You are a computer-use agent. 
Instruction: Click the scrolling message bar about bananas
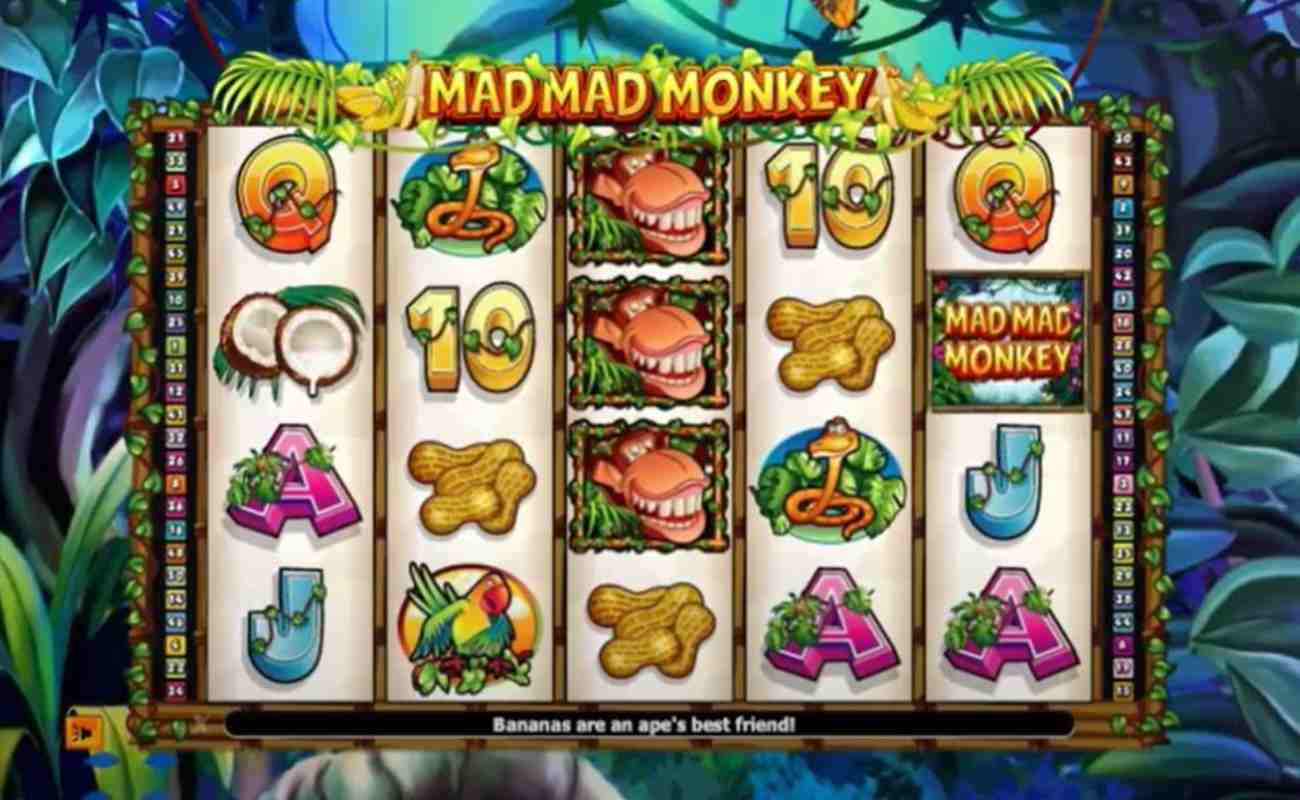pyautogui.click(x=650, y=723)
